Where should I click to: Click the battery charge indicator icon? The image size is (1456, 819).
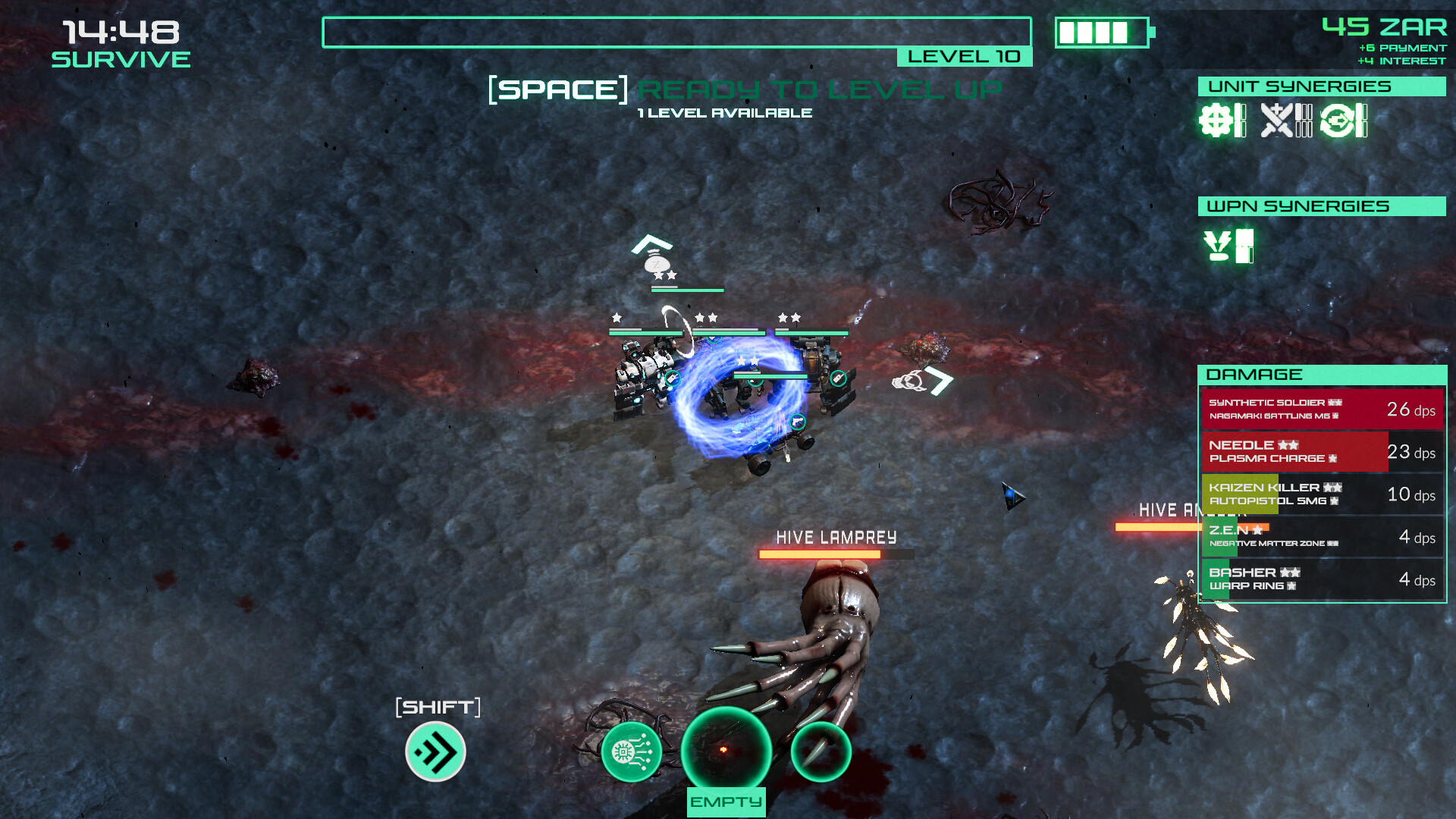(x=1101, y=33)
